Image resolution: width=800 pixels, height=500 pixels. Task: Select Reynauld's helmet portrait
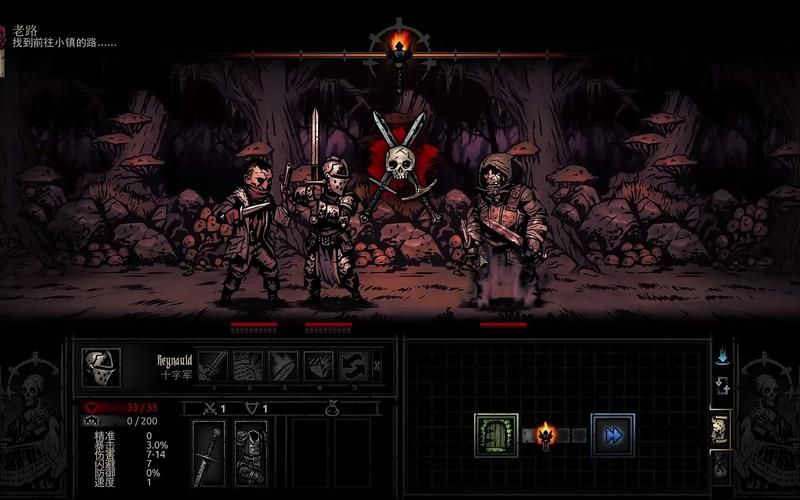[101, 367]
